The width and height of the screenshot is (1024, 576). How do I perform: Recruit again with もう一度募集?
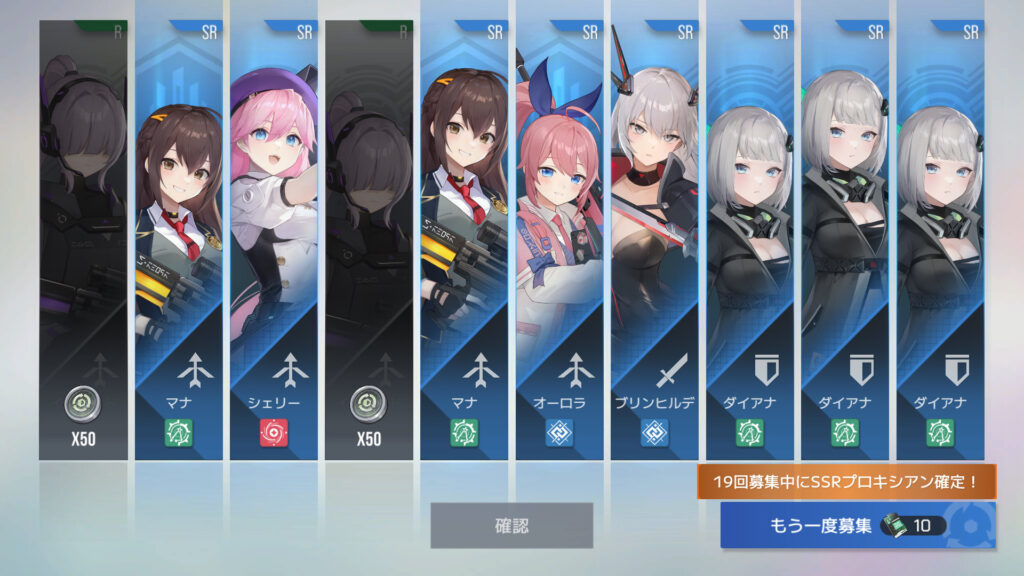pyautogui.click(x=857, y=526)
